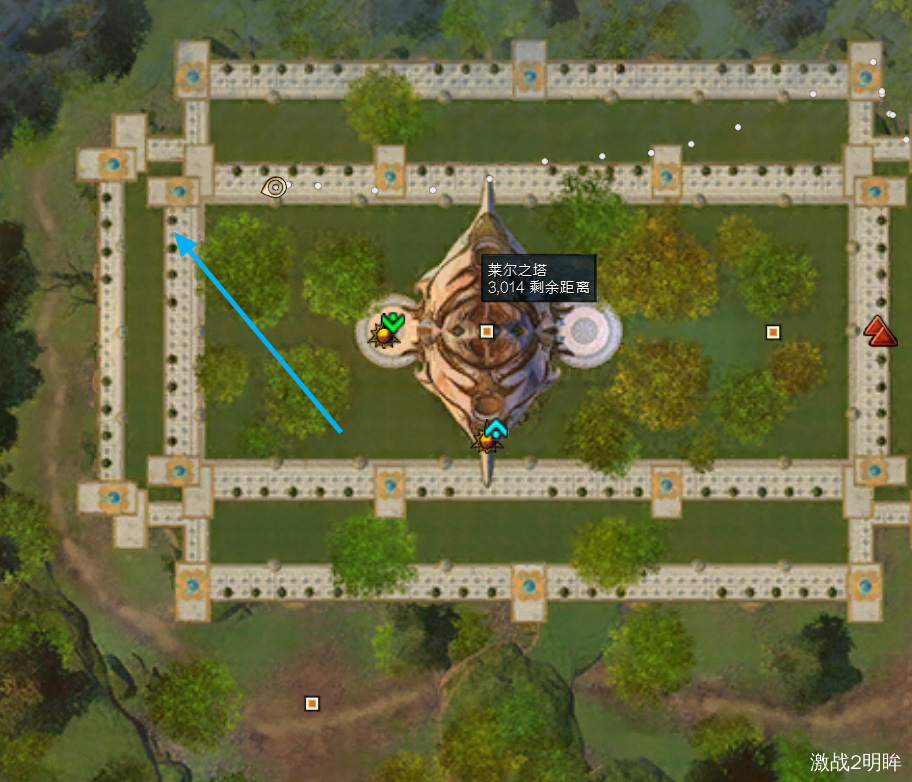Select the sun marker with the green checkmark
Image resolution: width=912 pixels, height=782 pixels.
click(386, 328)
